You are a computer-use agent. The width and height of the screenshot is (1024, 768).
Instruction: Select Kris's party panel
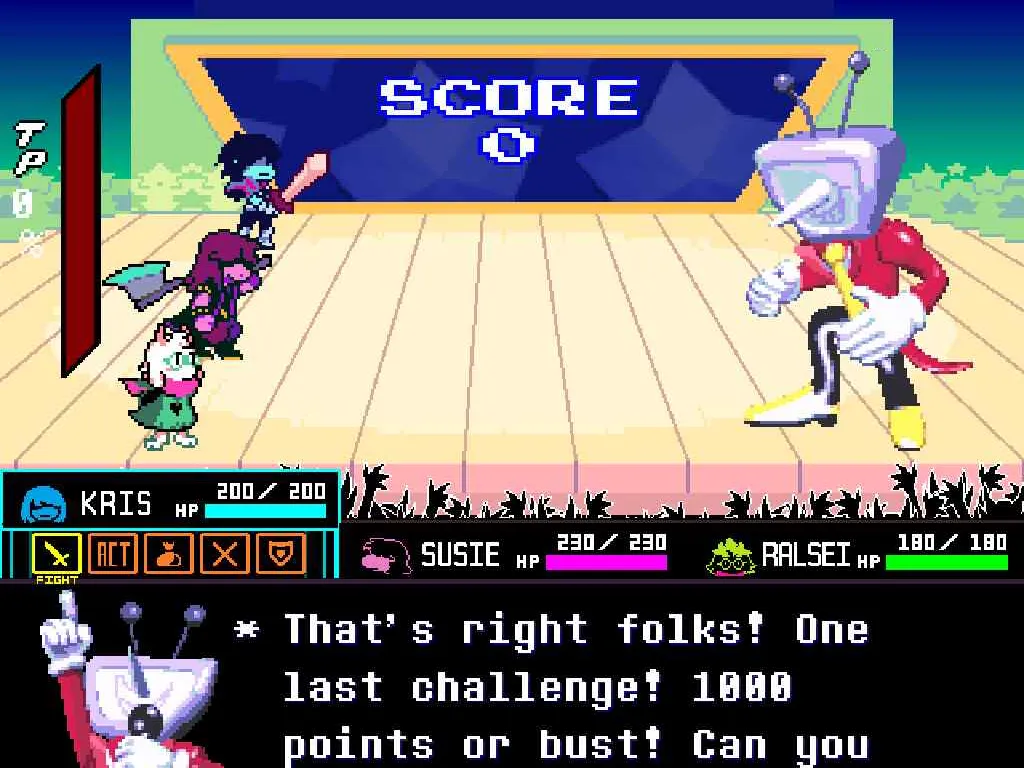pyautogui.click(x=170, y=501)
